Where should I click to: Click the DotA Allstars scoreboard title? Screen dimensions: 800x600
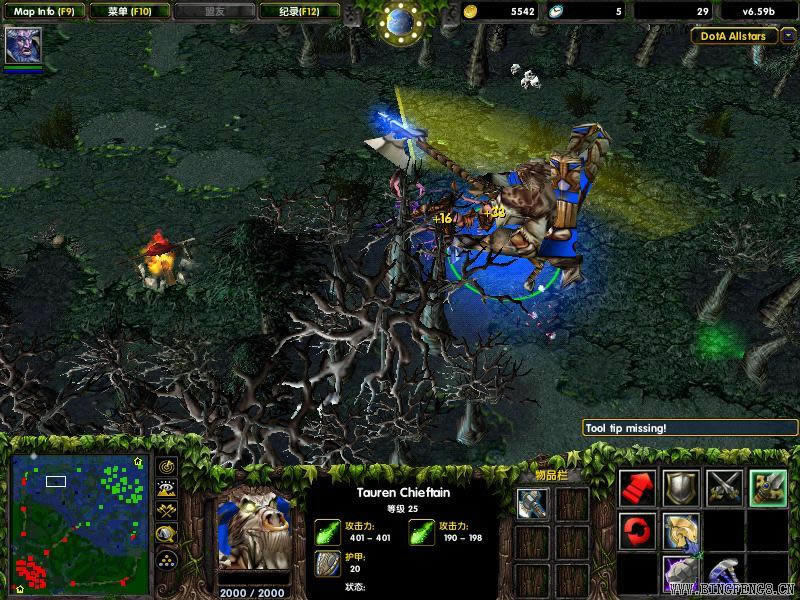(x=734, y=35)
